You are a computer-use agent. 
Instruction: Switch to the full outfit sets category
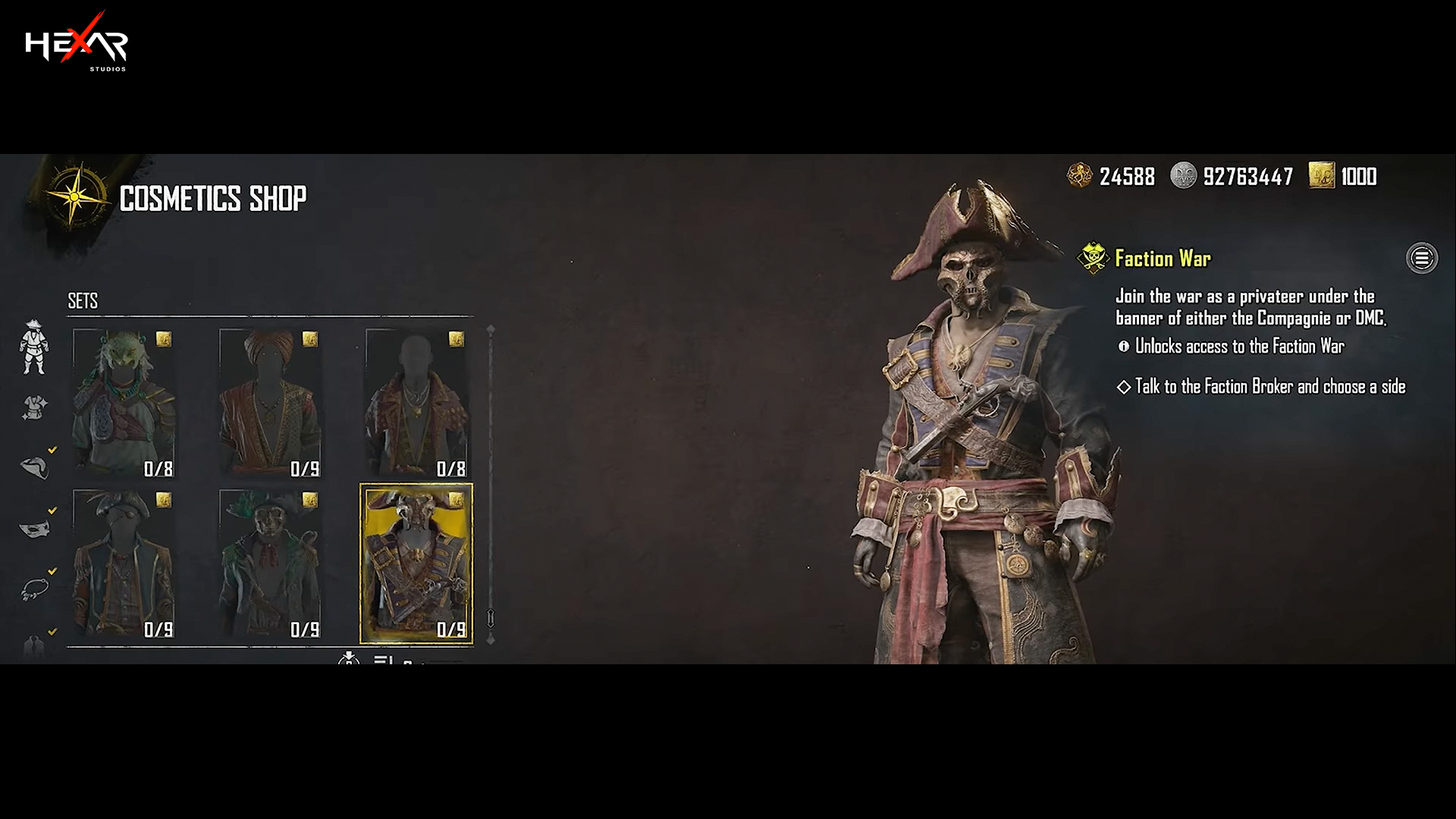[34, 347]
